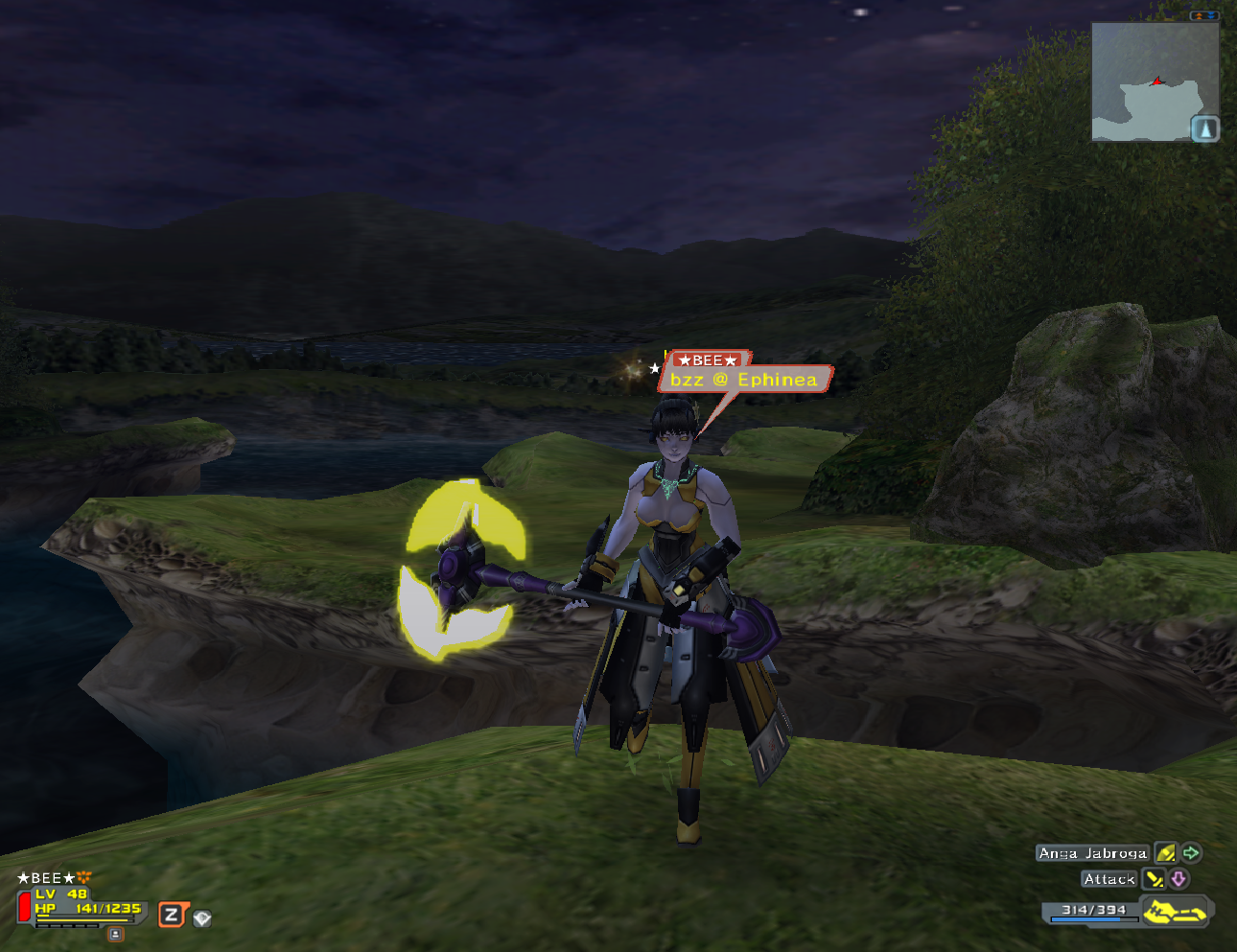Click the green right arrow button

click(1191, 852)
